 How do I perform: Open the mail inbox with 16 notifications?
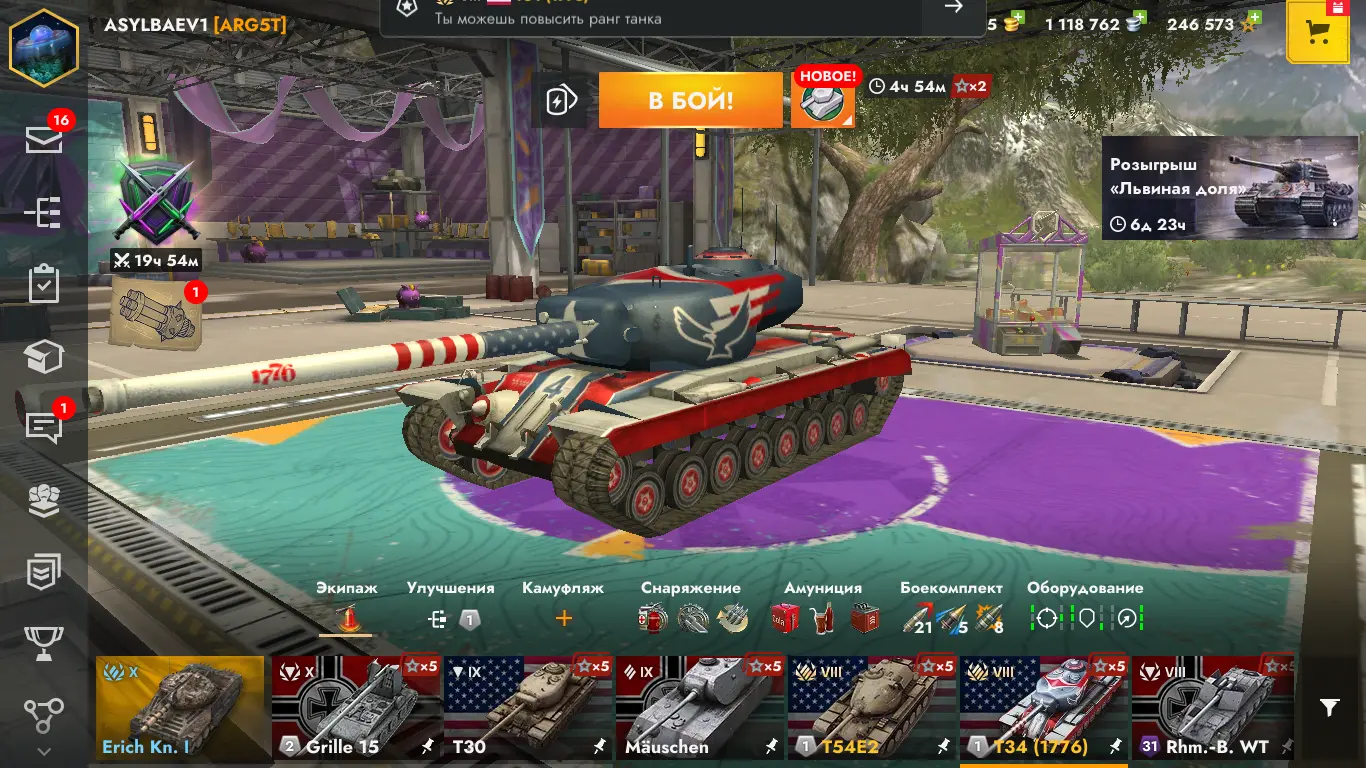pyautogui.click(x=44, y=140)
